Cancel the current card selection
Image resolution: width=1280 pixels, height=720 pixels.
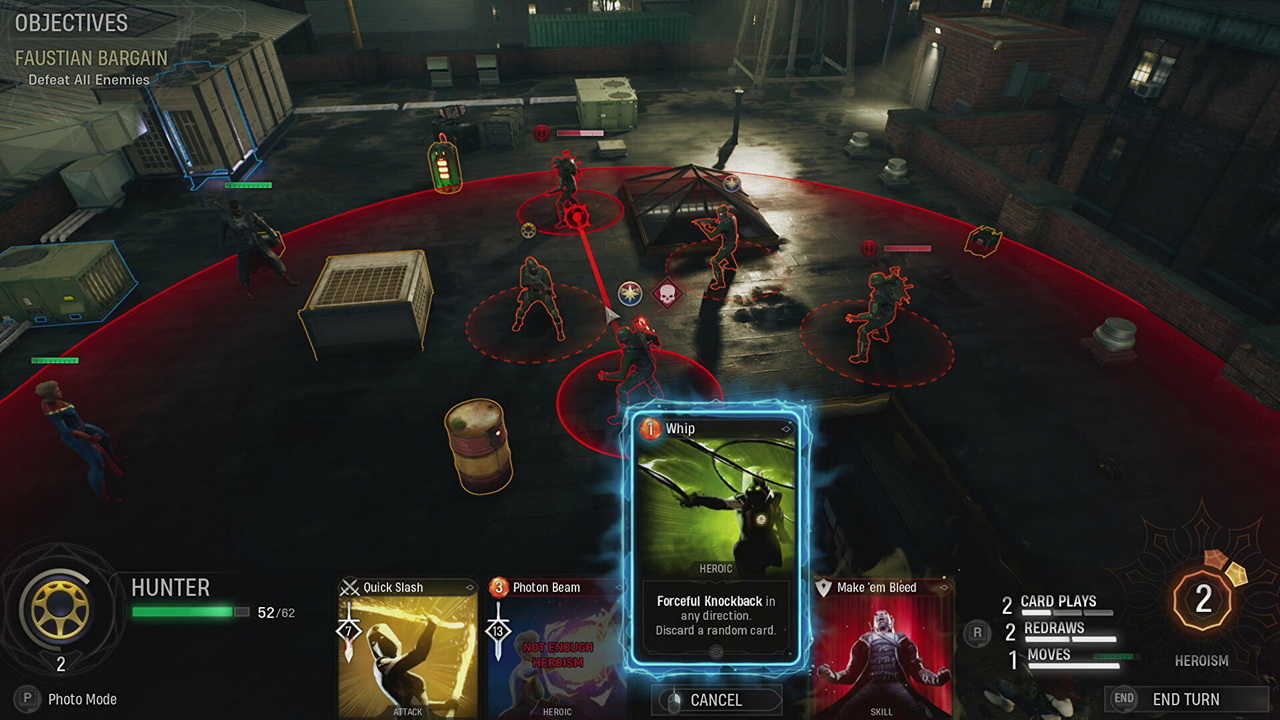716,700
